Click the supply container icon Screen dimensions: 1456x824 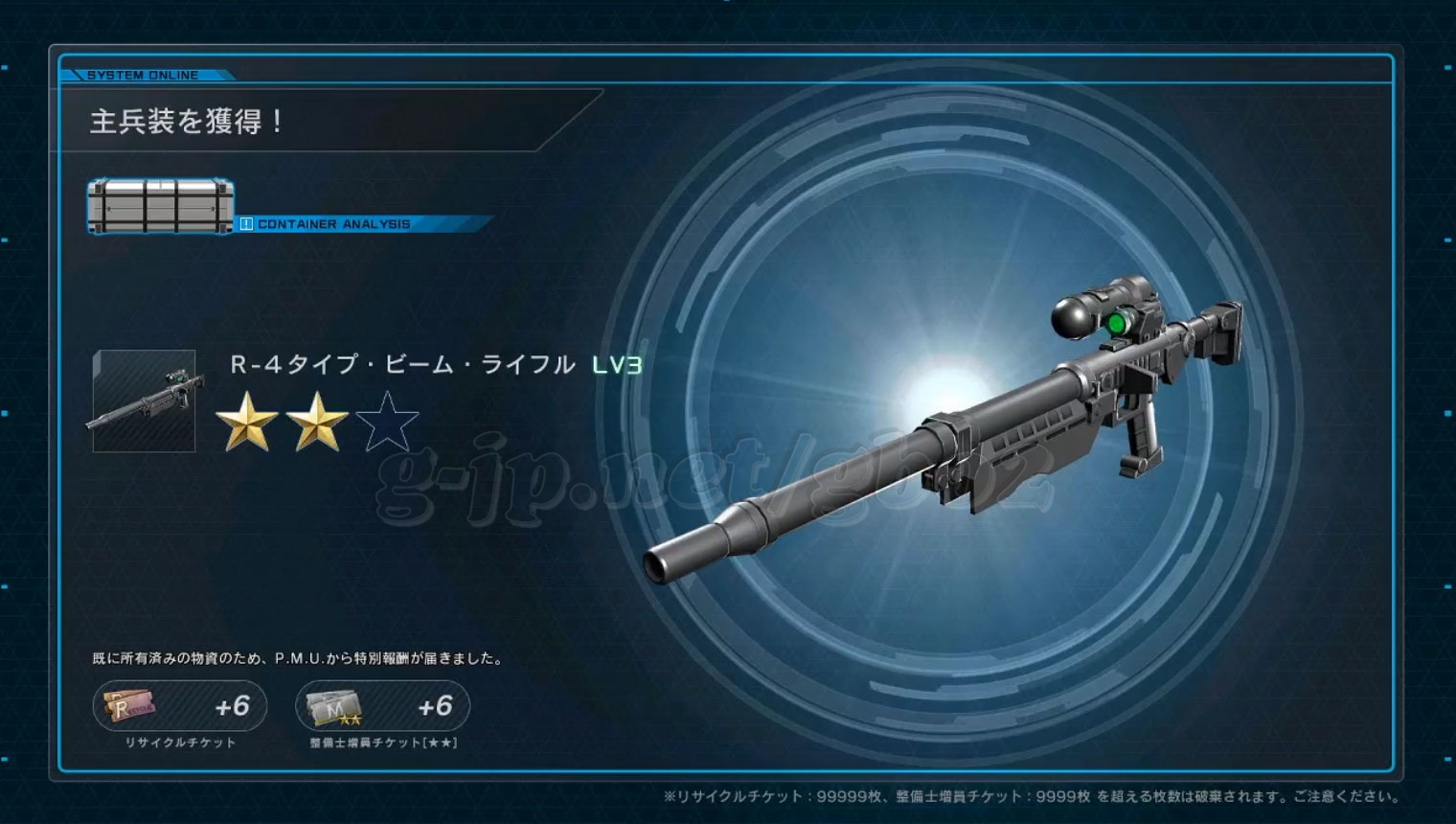161,206
